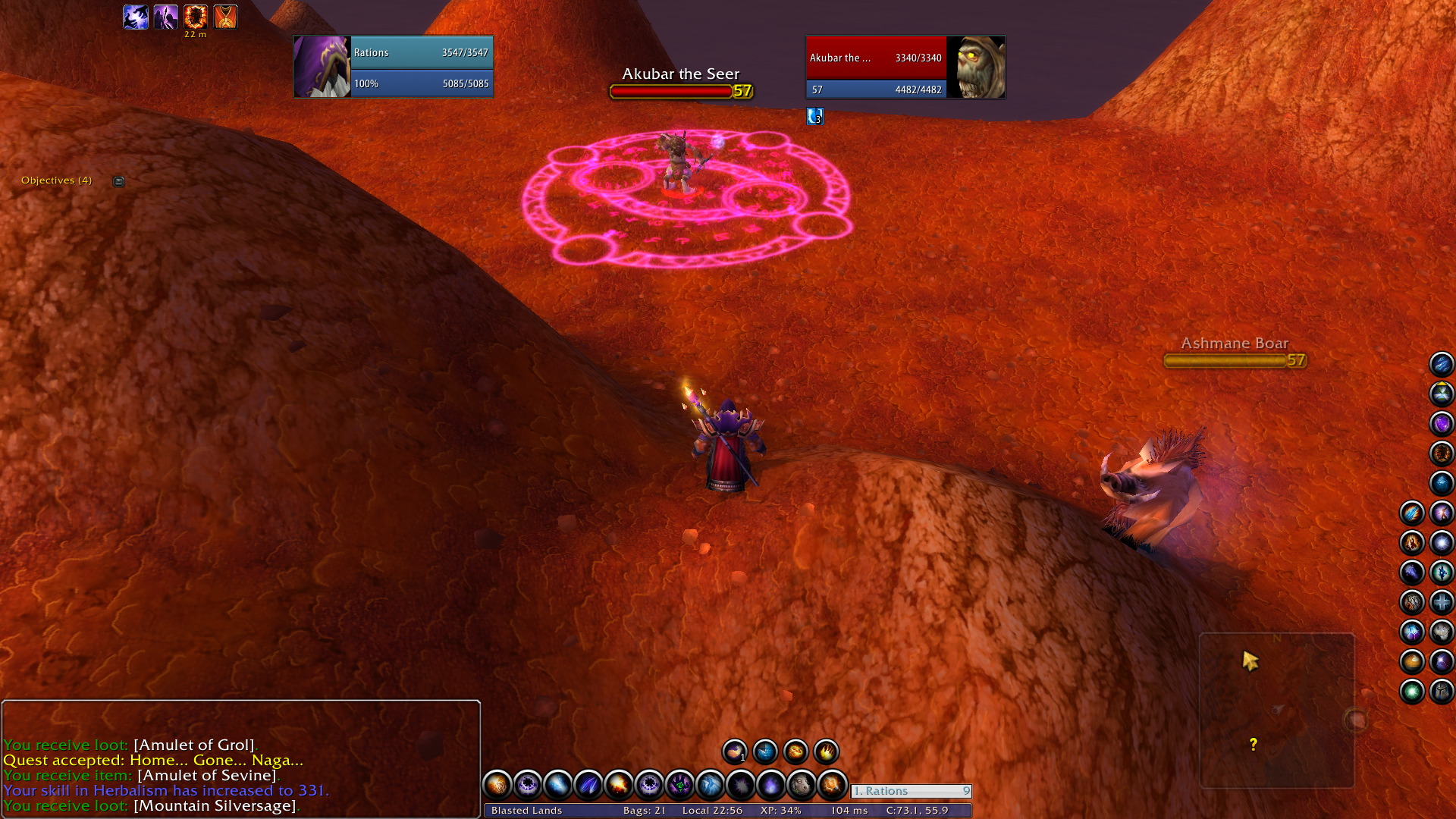The height and width of the screenshot is (819, 1456).
Task: Activate the green-rune Remove Curse spell
Action: [x=679, y=784]
